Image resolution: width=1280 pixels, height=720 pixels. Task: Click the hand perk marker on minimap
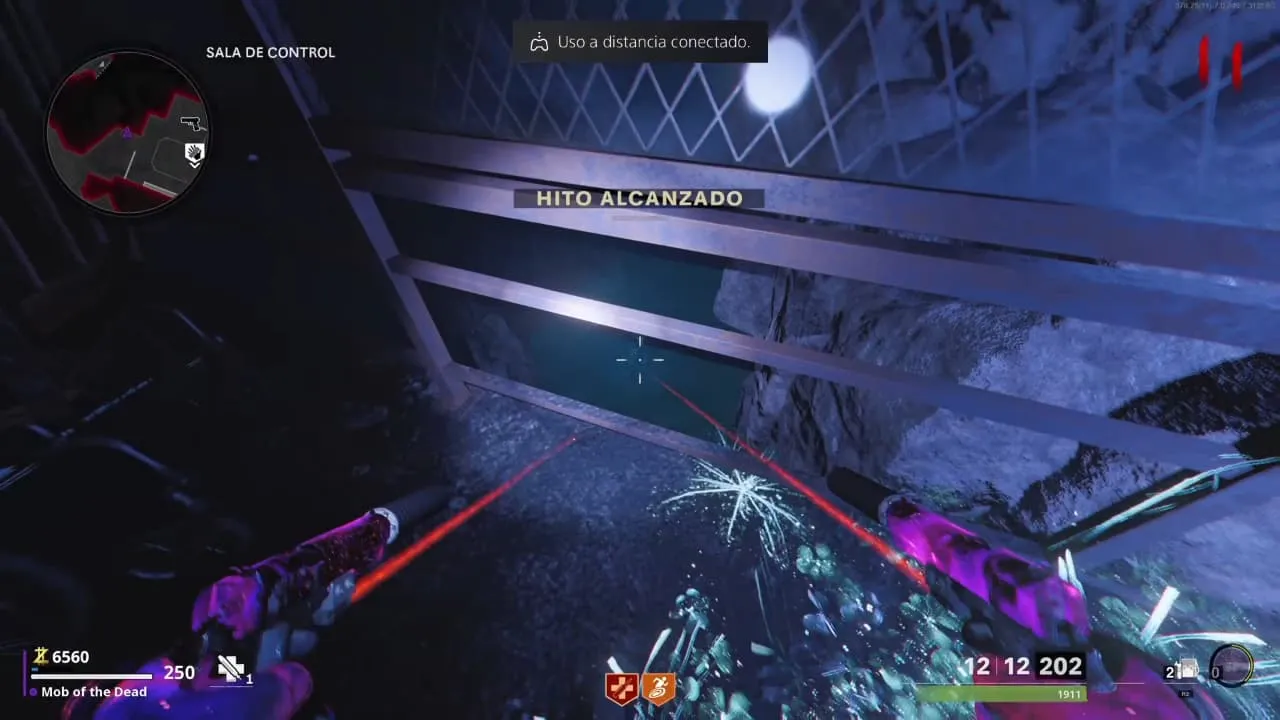[195, 152]
